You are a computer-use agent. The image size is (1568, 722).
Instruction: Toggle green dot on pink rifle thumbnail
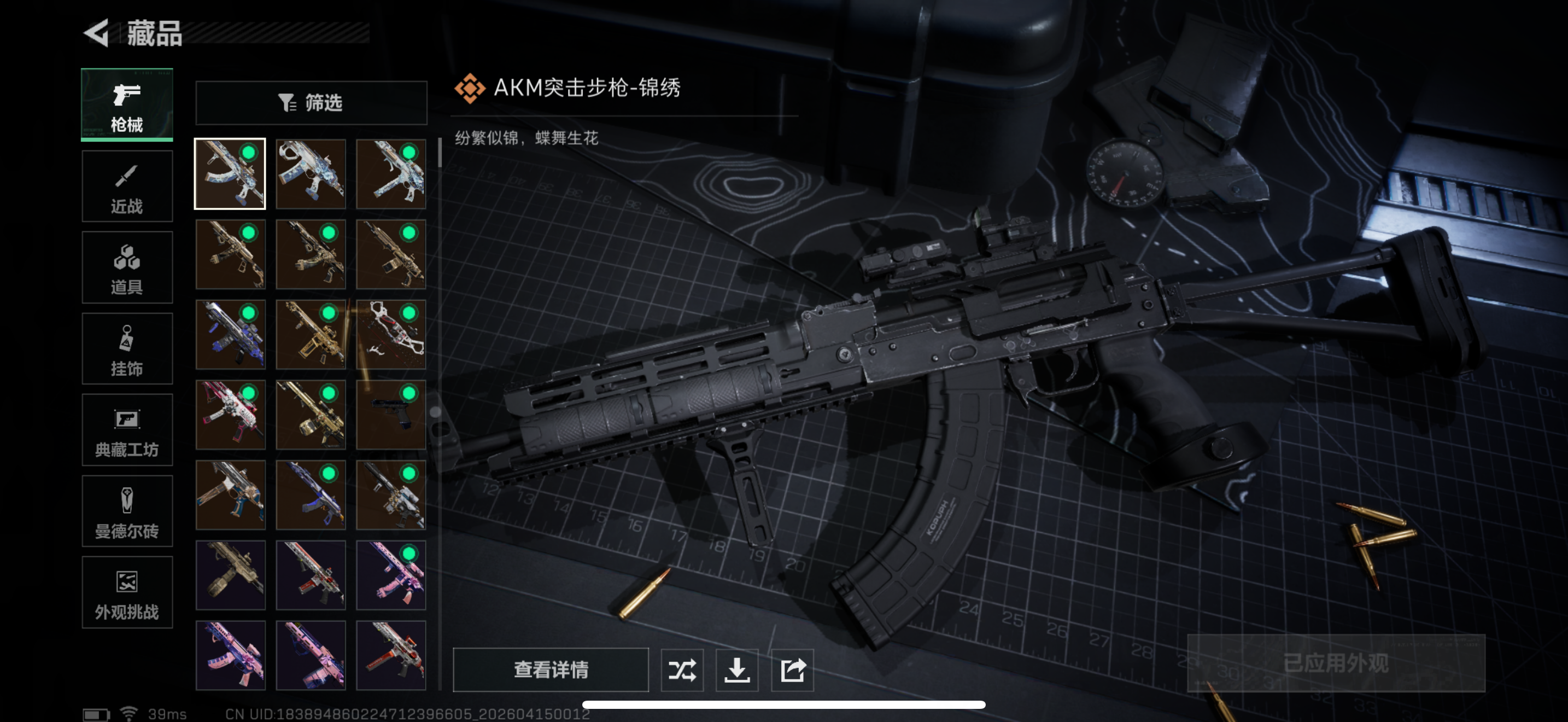pyautogui.click(x=408, y=555)
